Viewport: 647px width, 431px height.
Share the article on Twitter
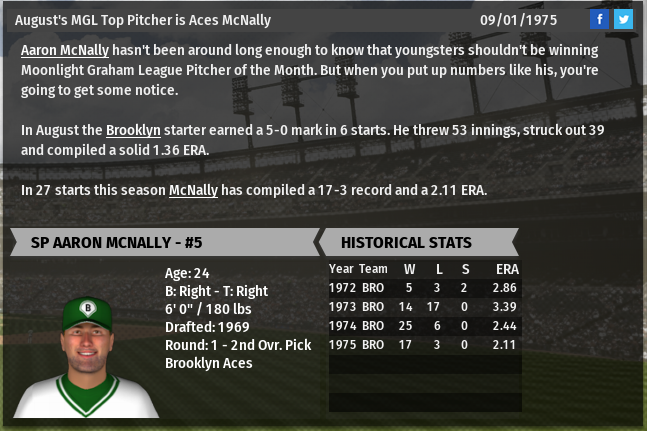point(623,19)
